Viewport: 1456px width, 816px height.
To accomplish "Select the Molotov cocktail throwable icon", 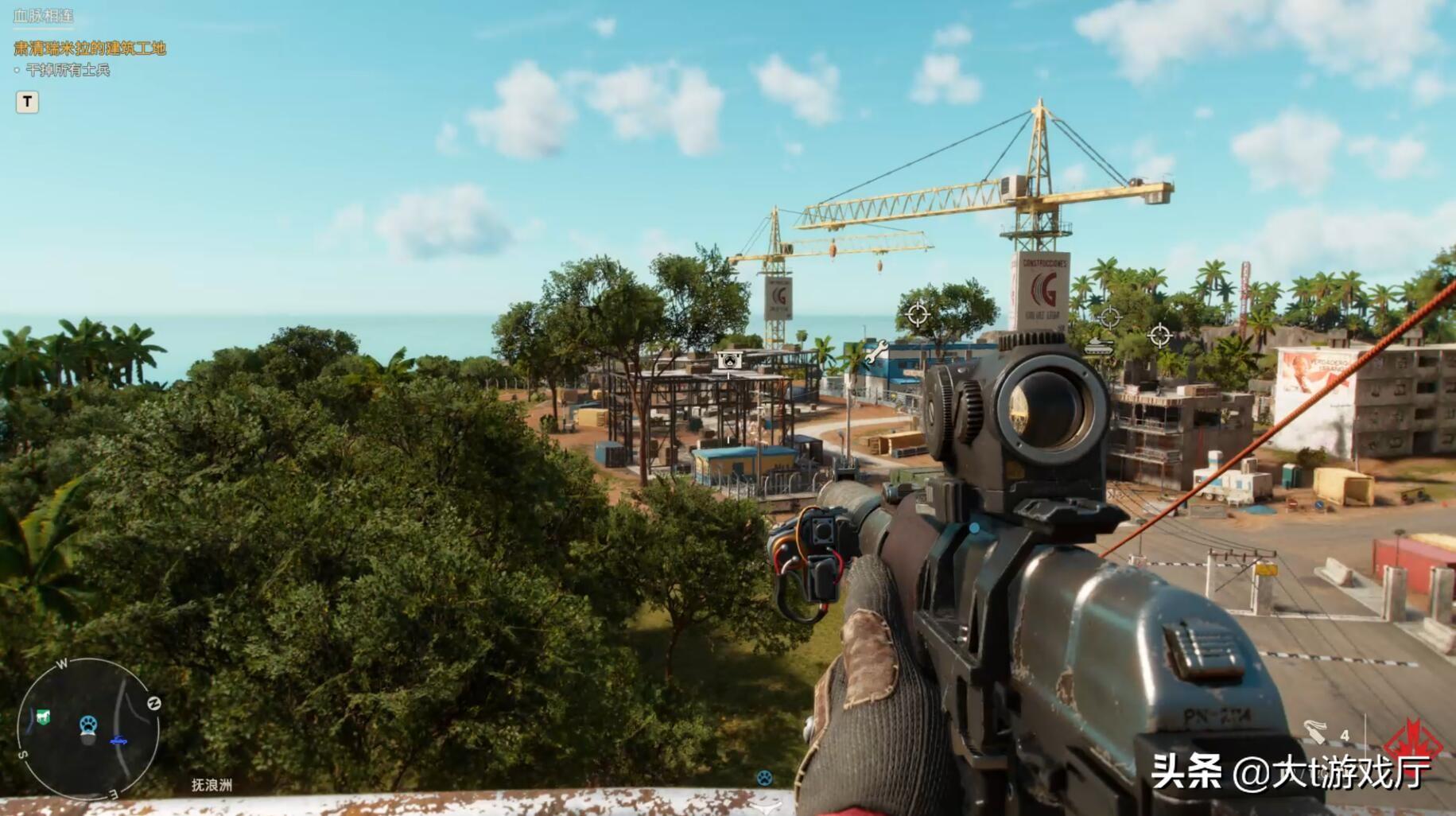I will (x=1316, y=732).
